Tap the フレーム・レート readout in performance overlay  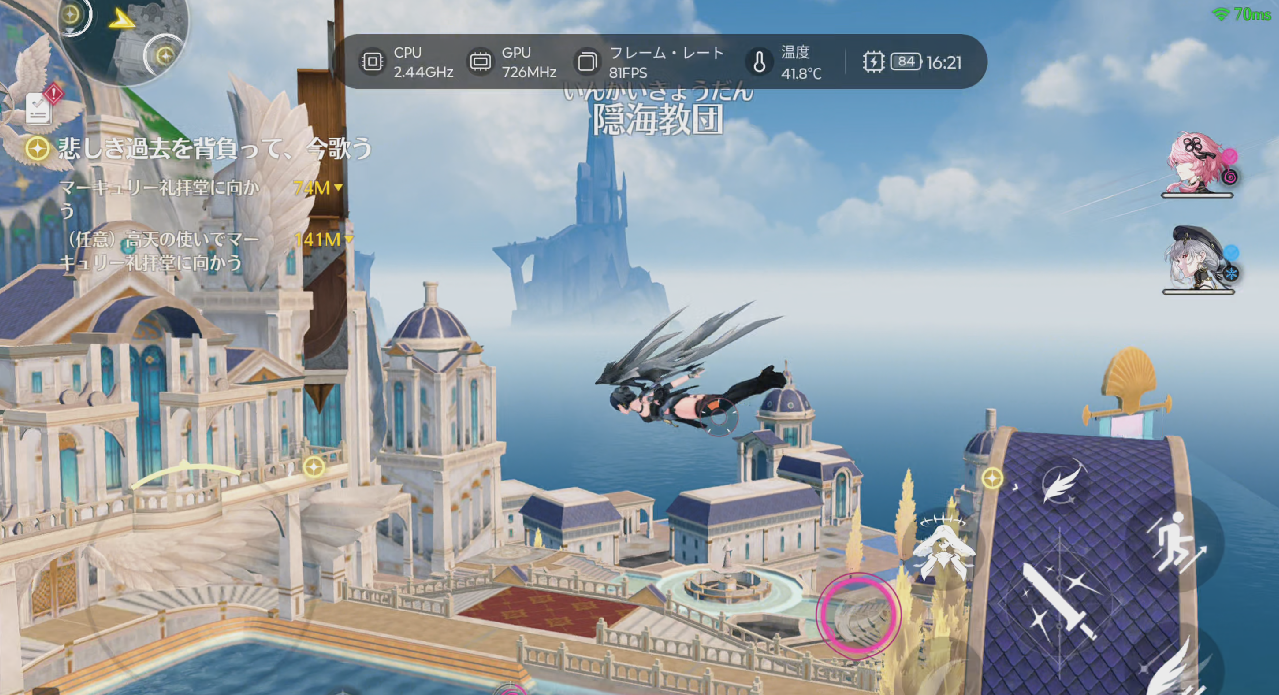pos(650,62)
